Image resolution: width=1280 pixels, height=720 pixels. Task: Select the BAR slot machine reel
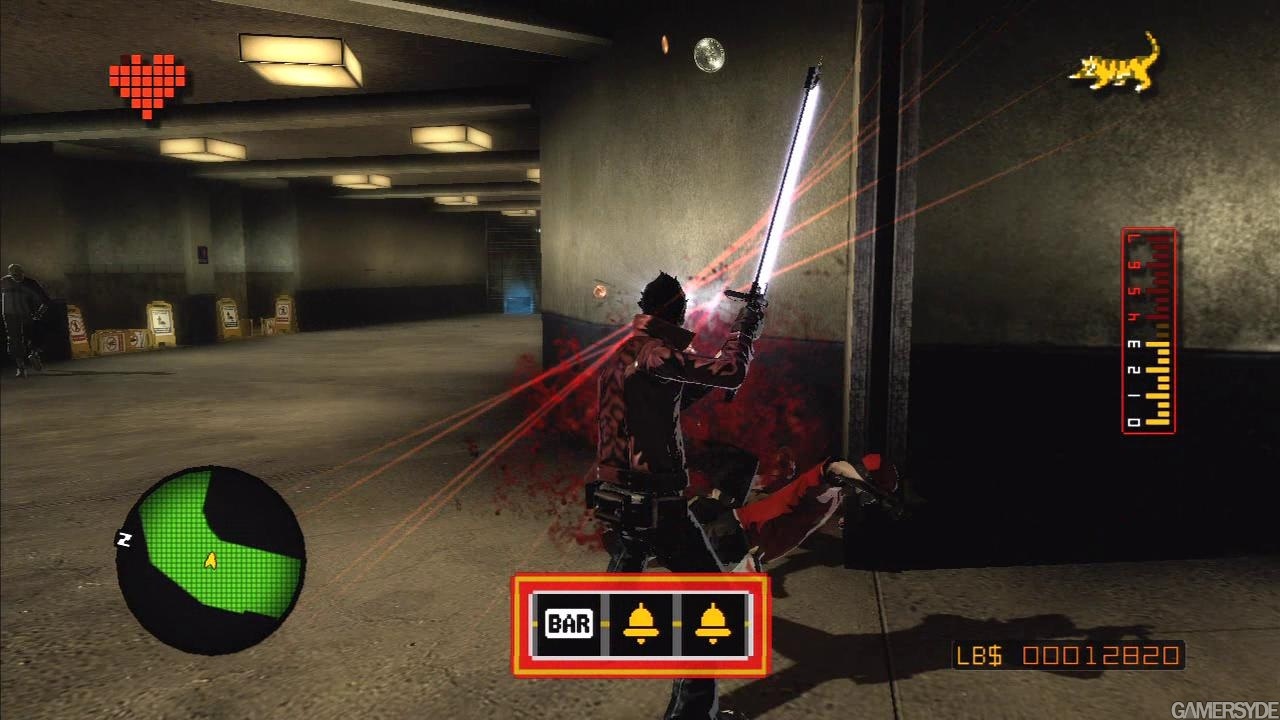point(568,625)
